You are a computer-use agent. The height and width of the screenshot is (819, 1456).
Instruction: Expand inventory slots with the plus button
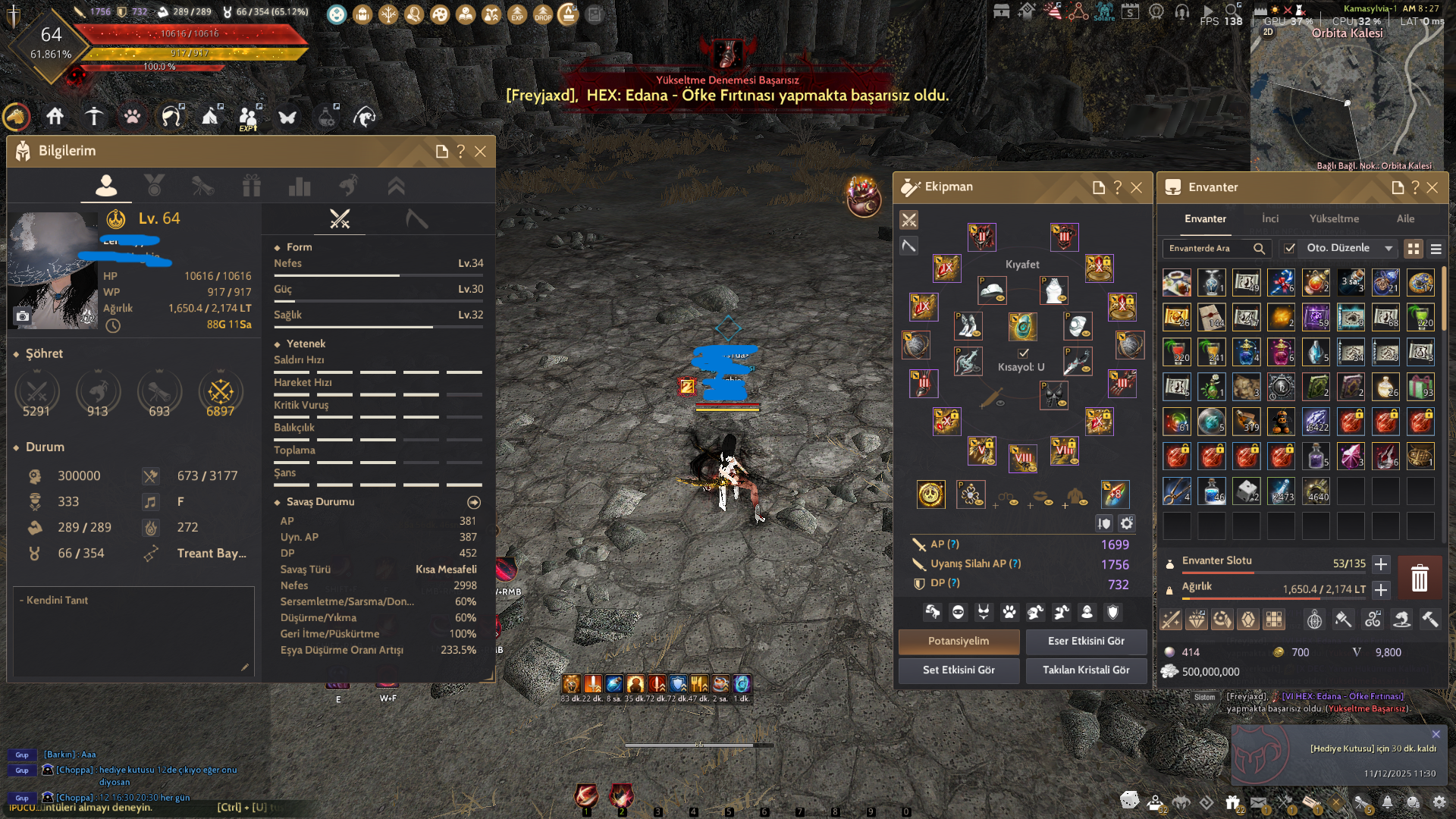pos(1381,564)
